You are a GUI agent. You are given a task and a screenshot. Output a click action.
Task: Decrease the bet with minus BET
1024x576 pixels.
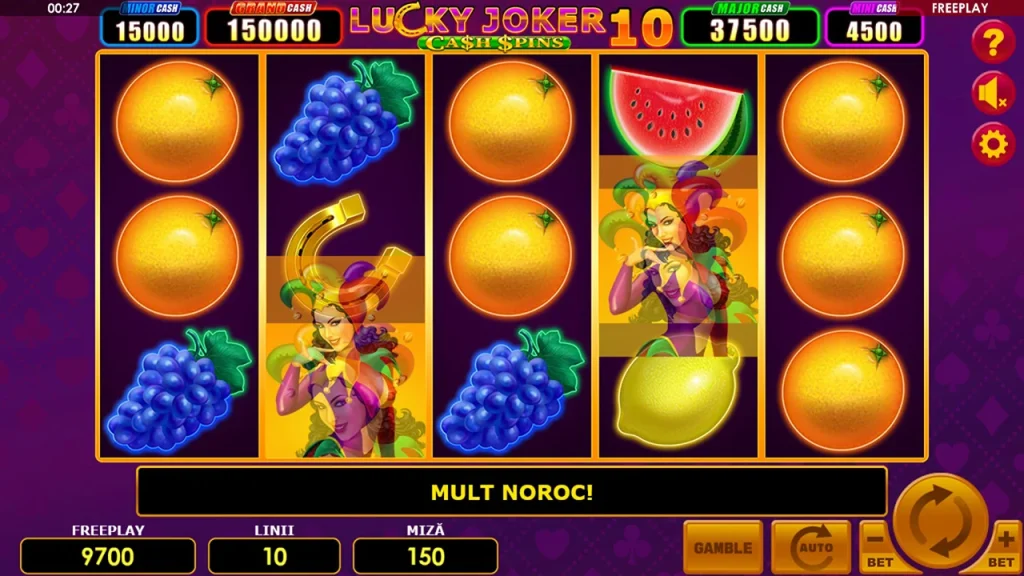tap(877, 548)
